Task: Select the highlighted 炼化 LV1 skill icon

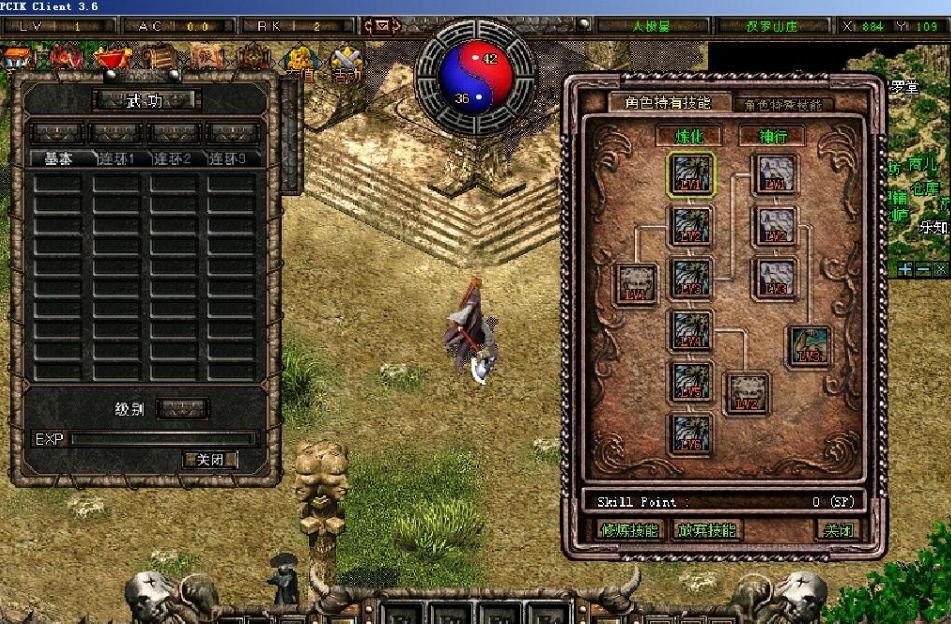Action: pos(691,174)
